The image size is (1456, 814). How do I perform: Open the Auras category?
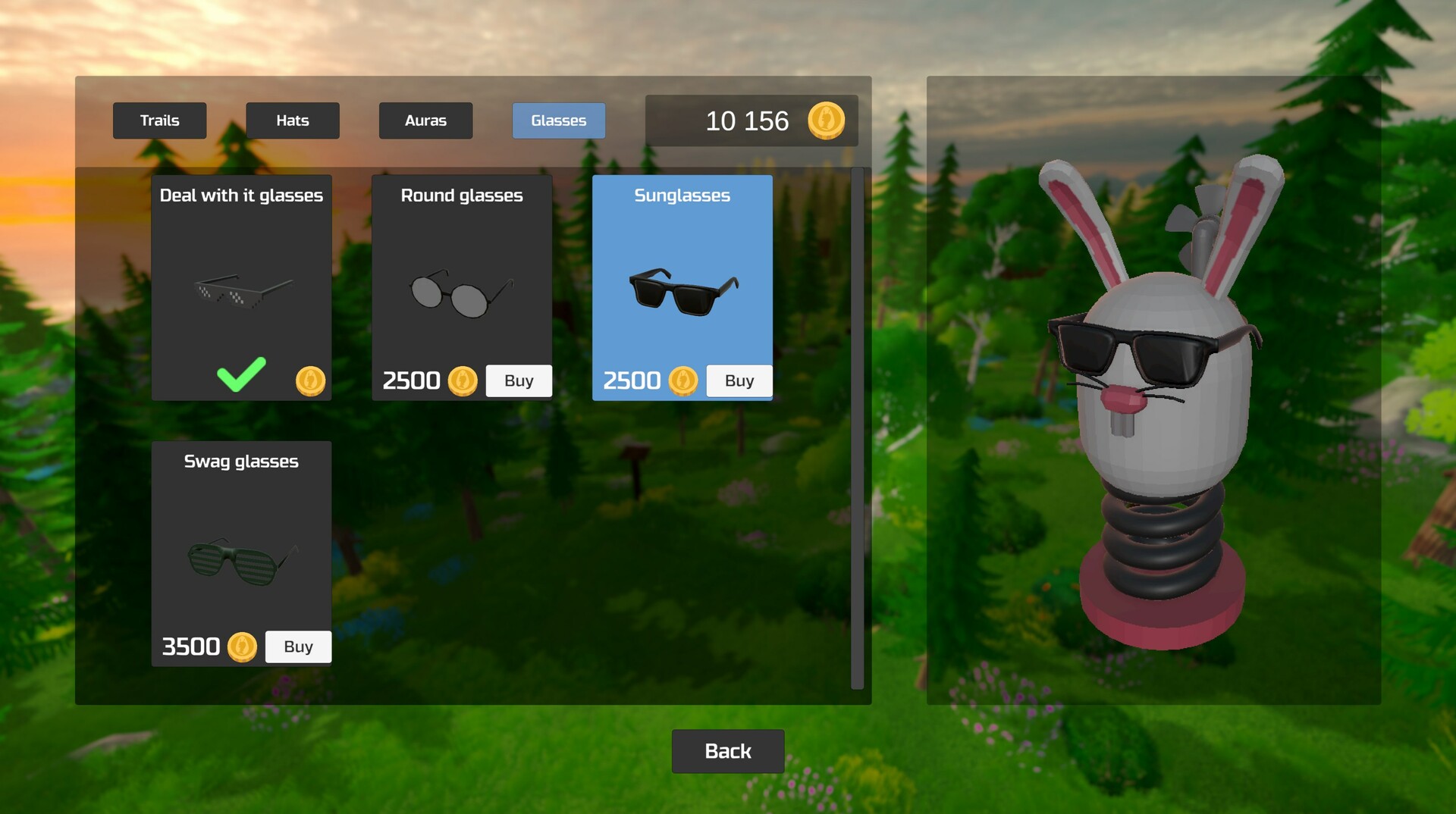coord(425,120)
